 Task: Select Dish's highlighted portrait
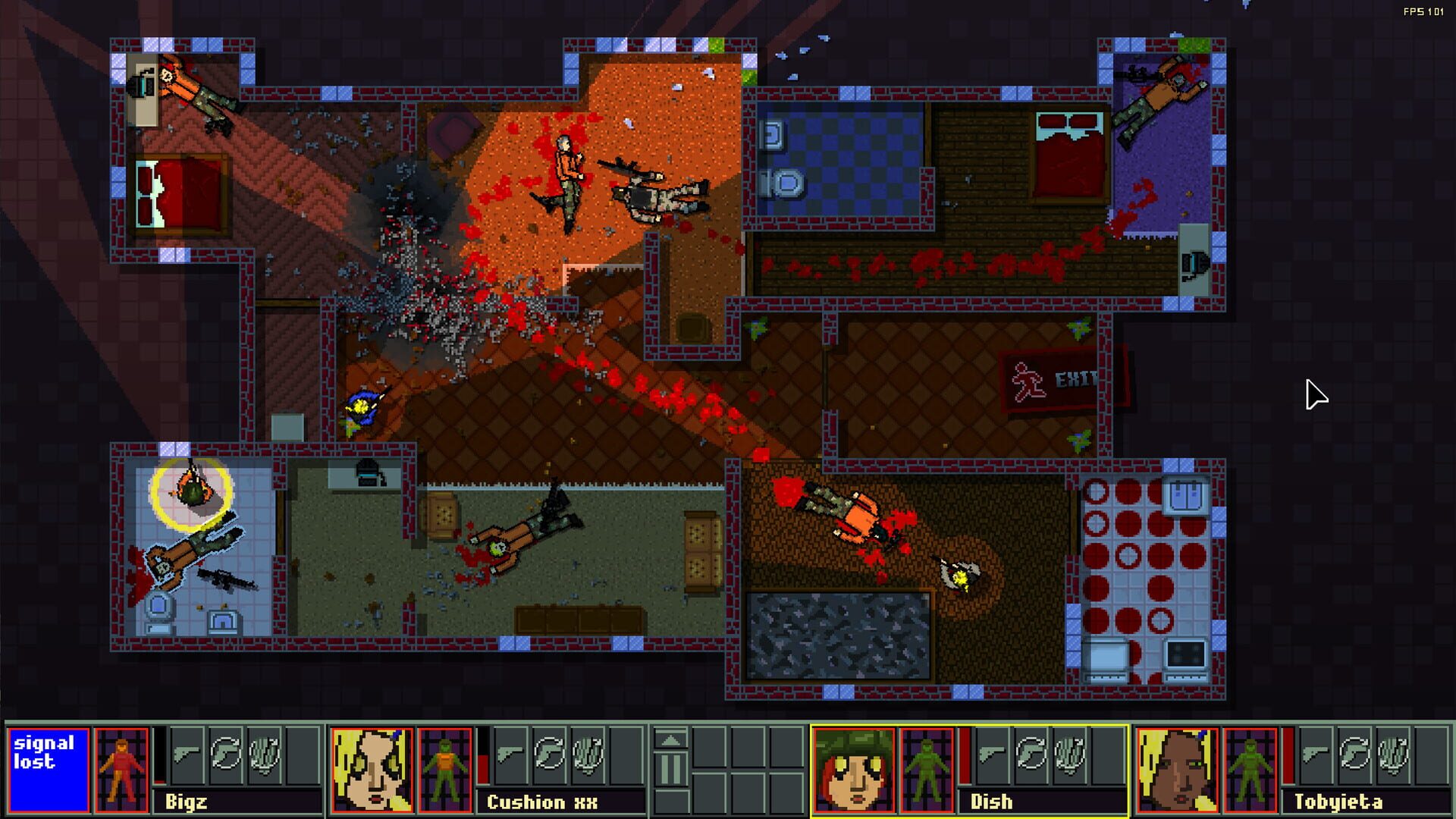[853, 770]
